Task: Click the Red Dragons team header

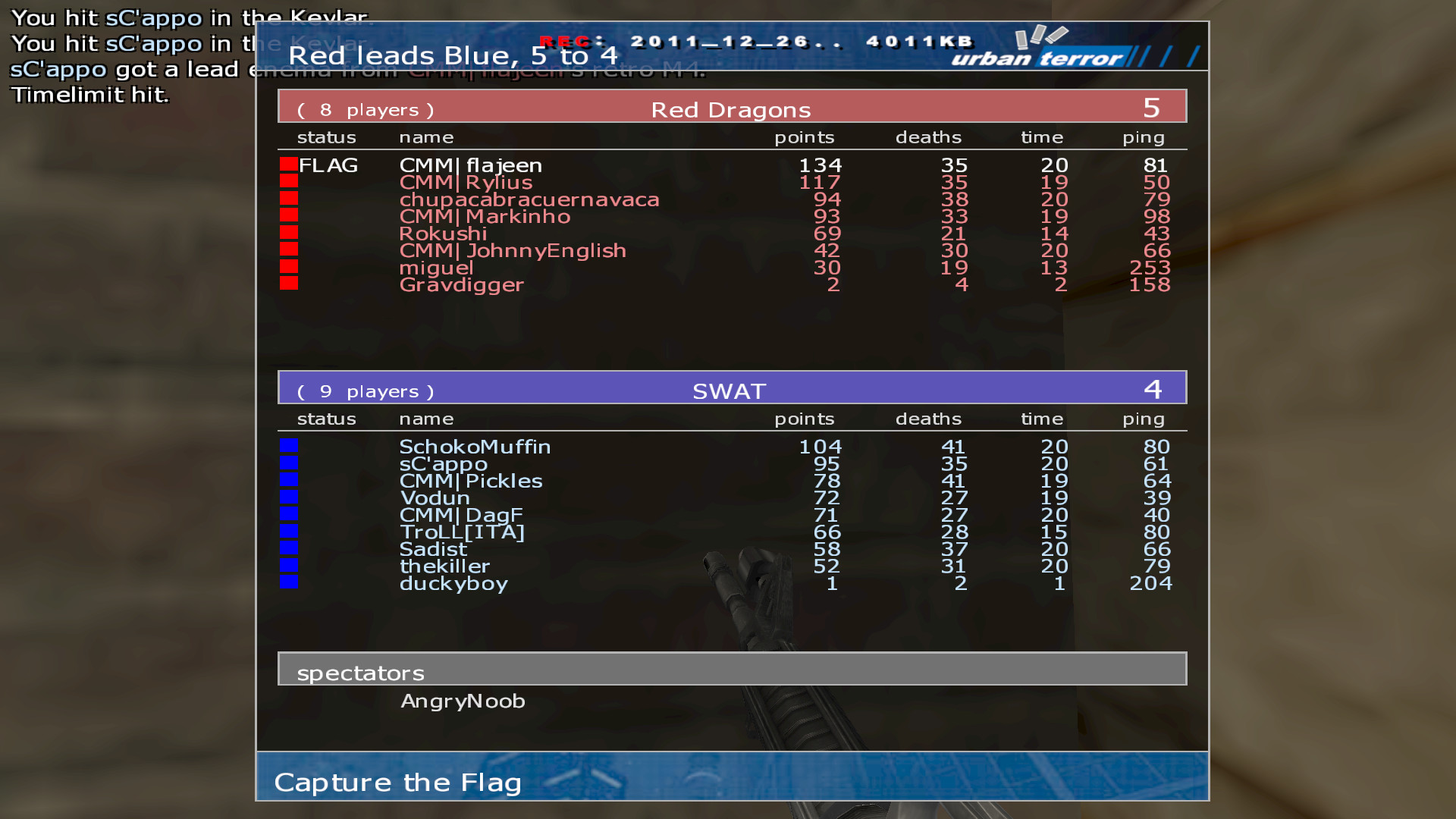Action: [731, 107]
